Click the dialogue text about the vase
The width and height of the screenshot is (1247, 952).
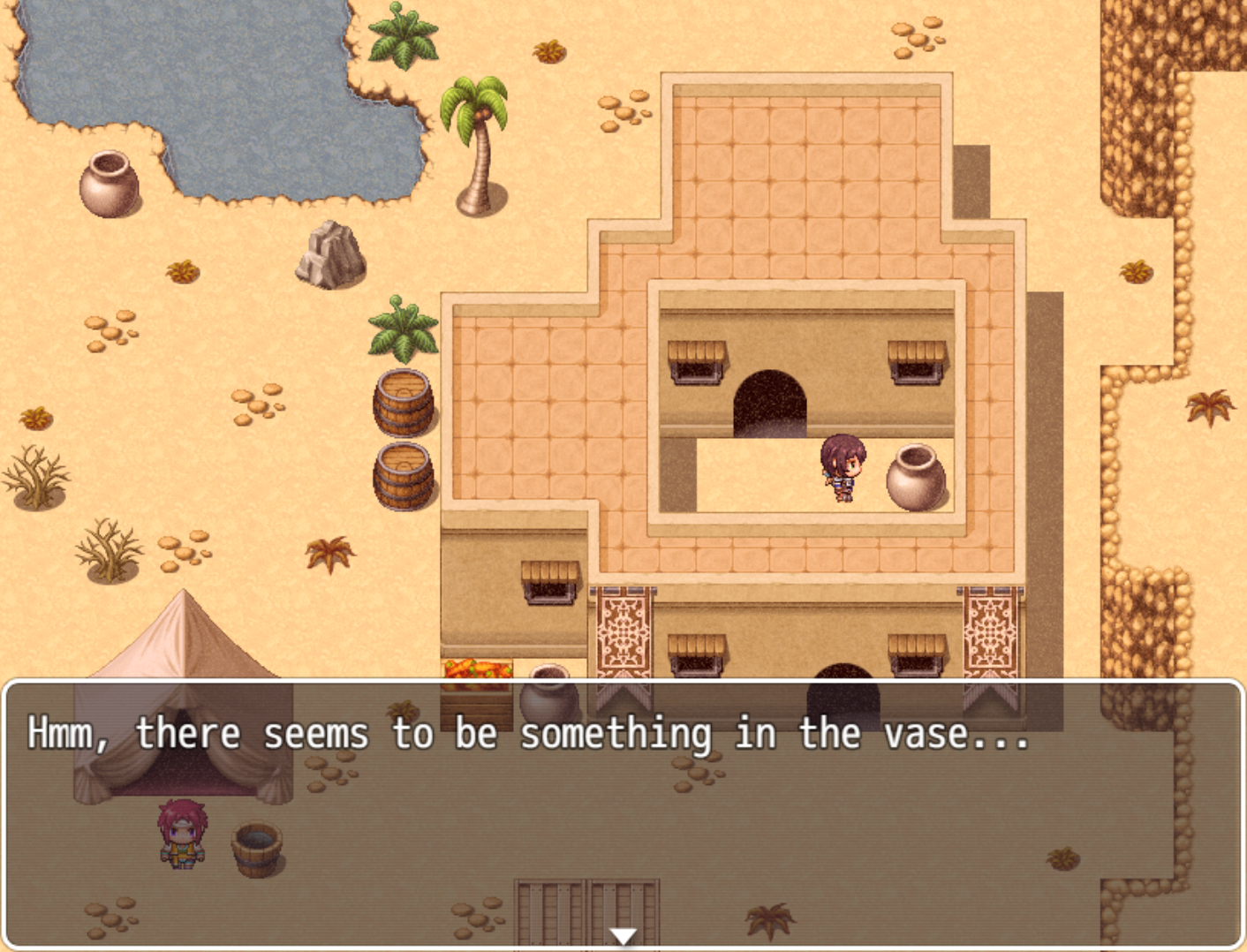530,731
